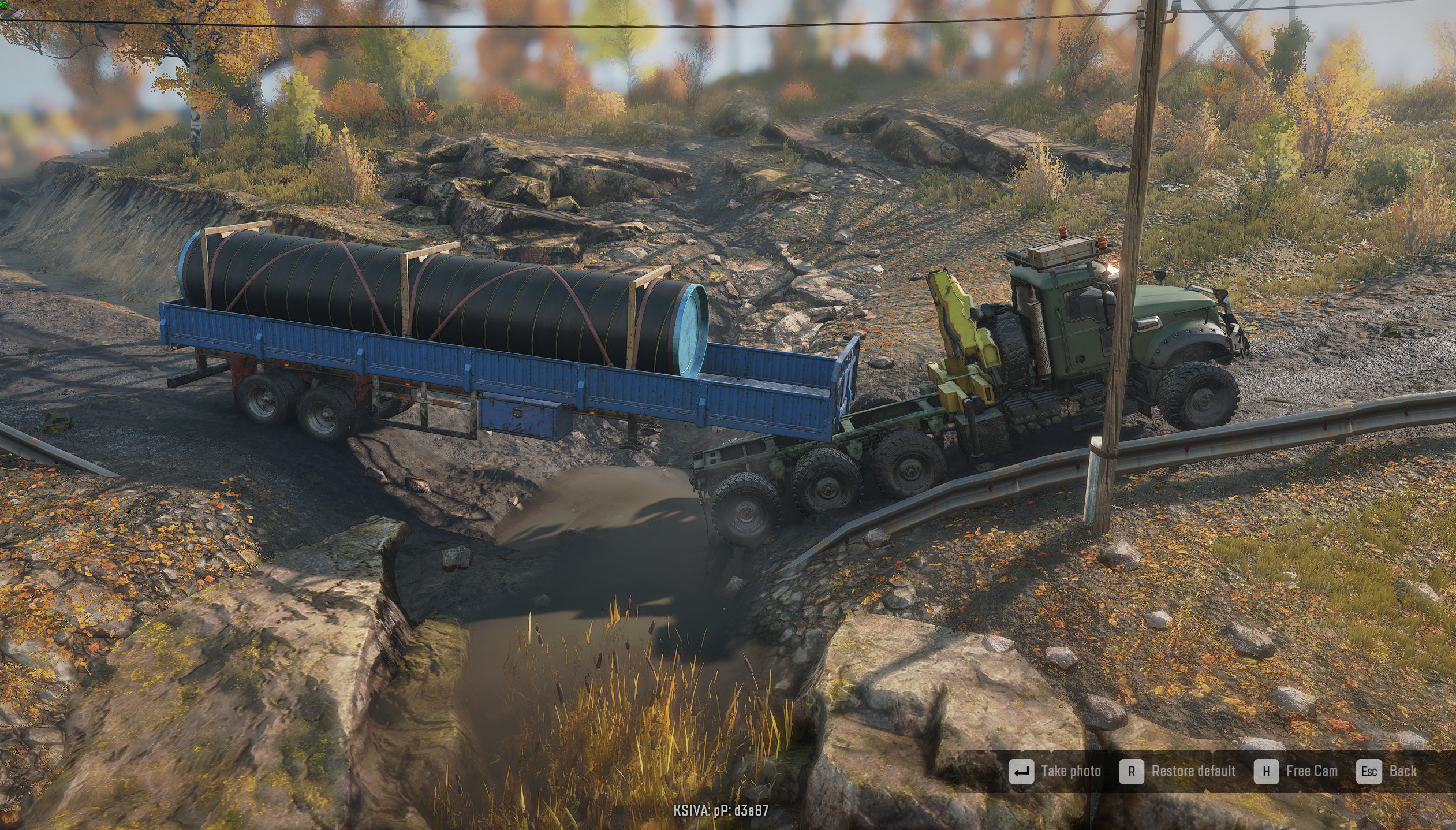This screenshot has height=830, width=1456.
Task: Choose Restore default in photo mode
Action: pyautogui.click(x=1178, y=772)
